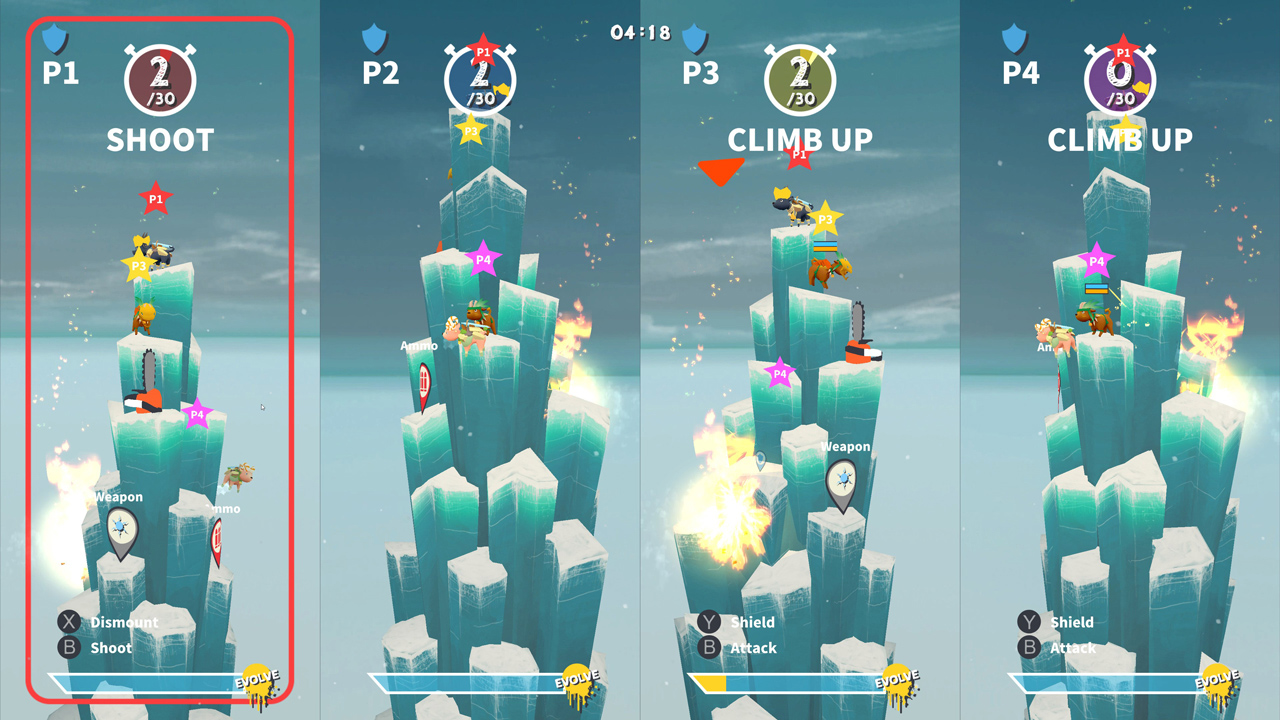Click P1's blue shield icon
This screenshot has height=720, width=1280.
[x=54, y=40]
